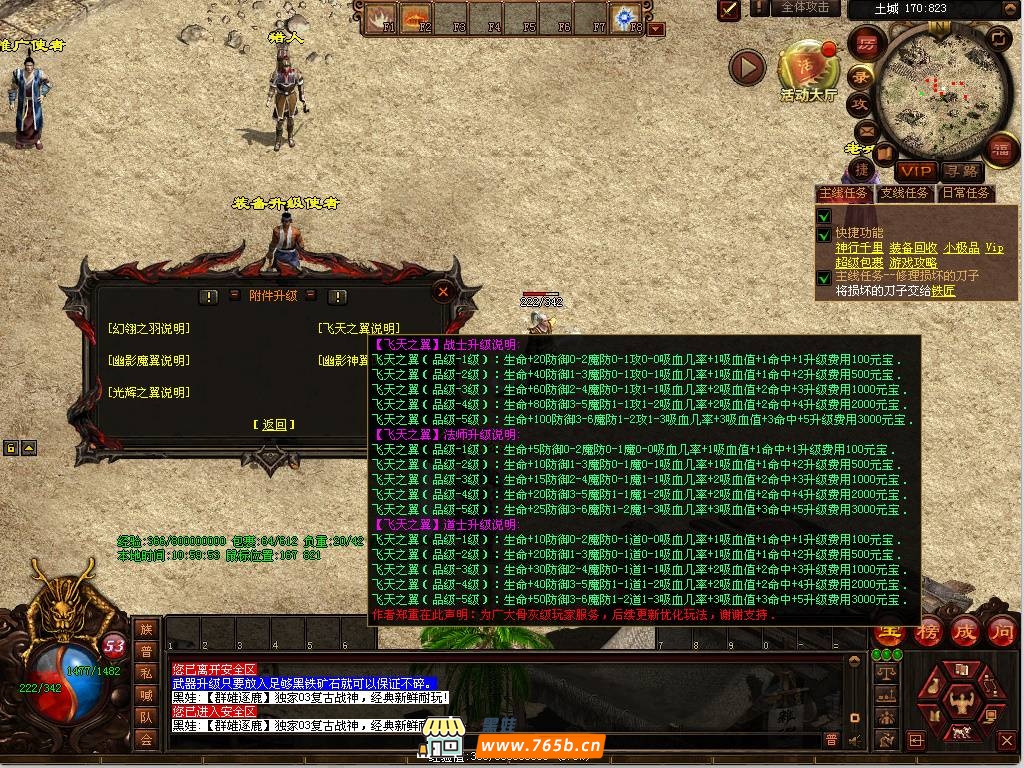The width and height of the screenshot is (1024, 768).
Task: Select the 幽影魔翼说明 option
Action: 148,360
